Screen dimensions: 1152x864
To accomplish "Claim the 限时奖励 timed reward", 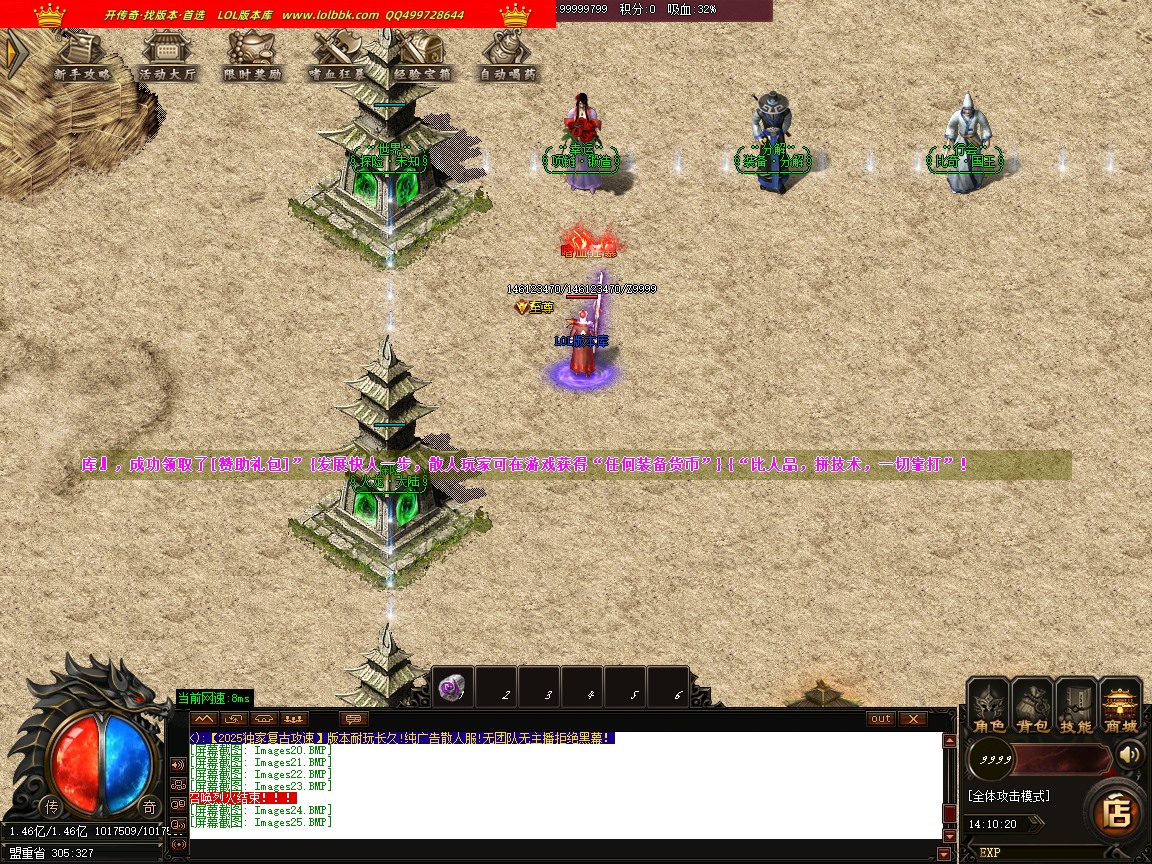I will pos(253,56).
